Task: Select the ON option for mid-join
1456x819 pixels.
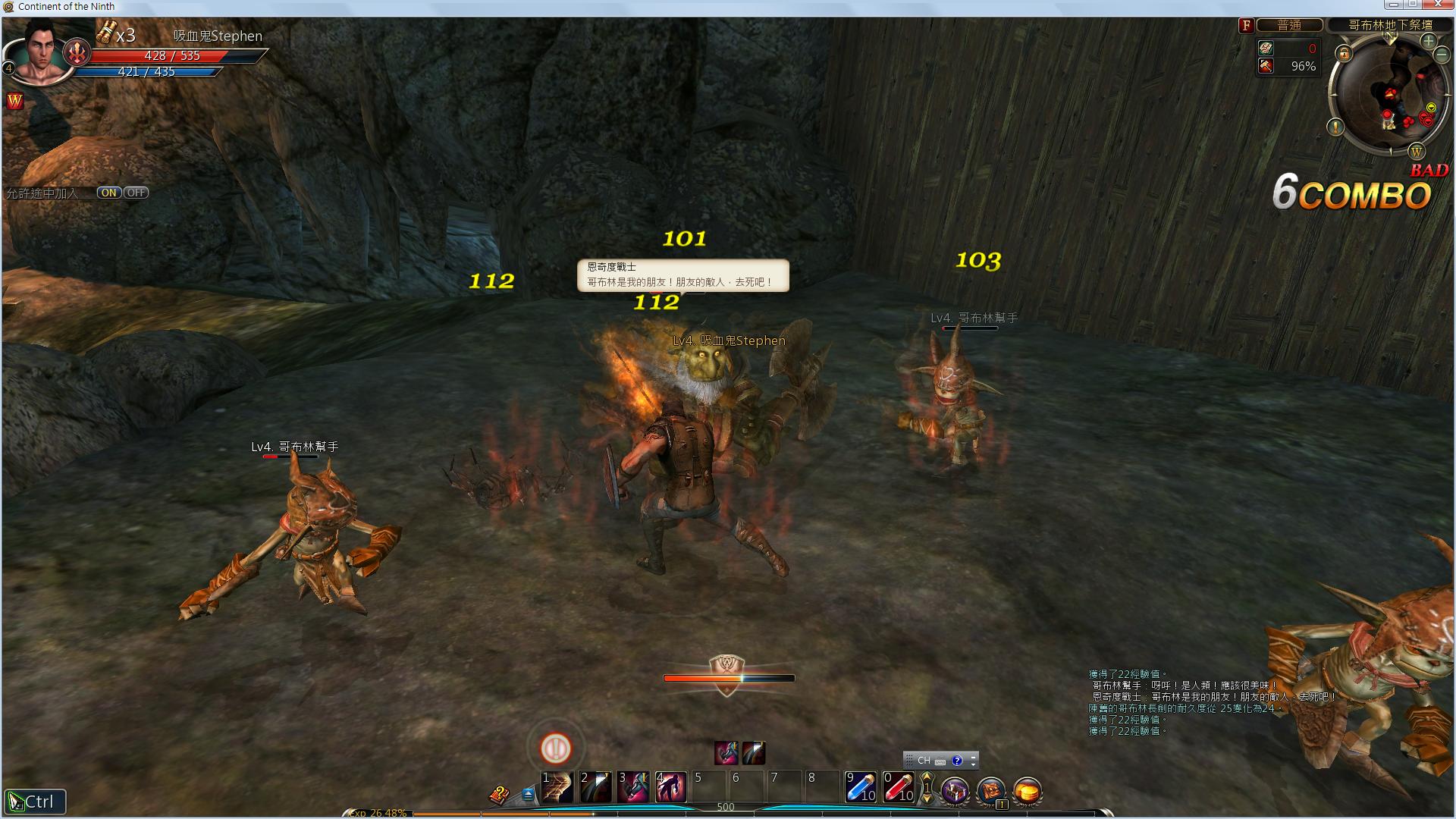Action: [x=108, y=193]
